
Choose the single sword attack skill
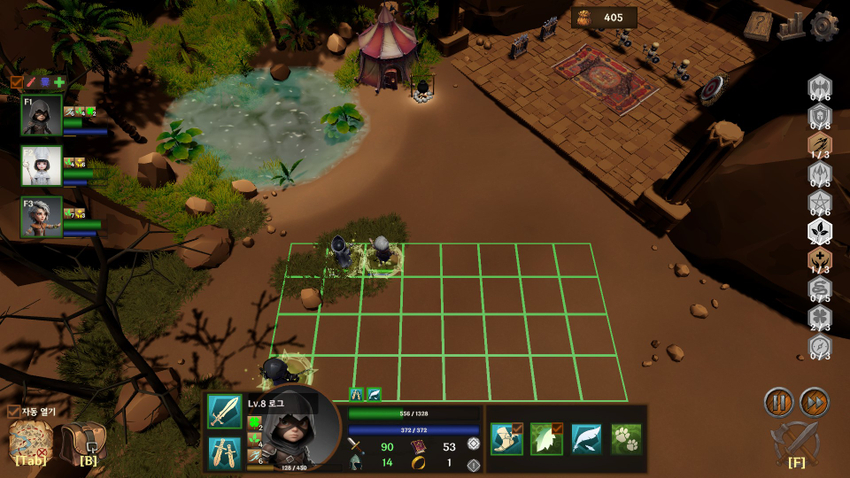click(224, 412)
